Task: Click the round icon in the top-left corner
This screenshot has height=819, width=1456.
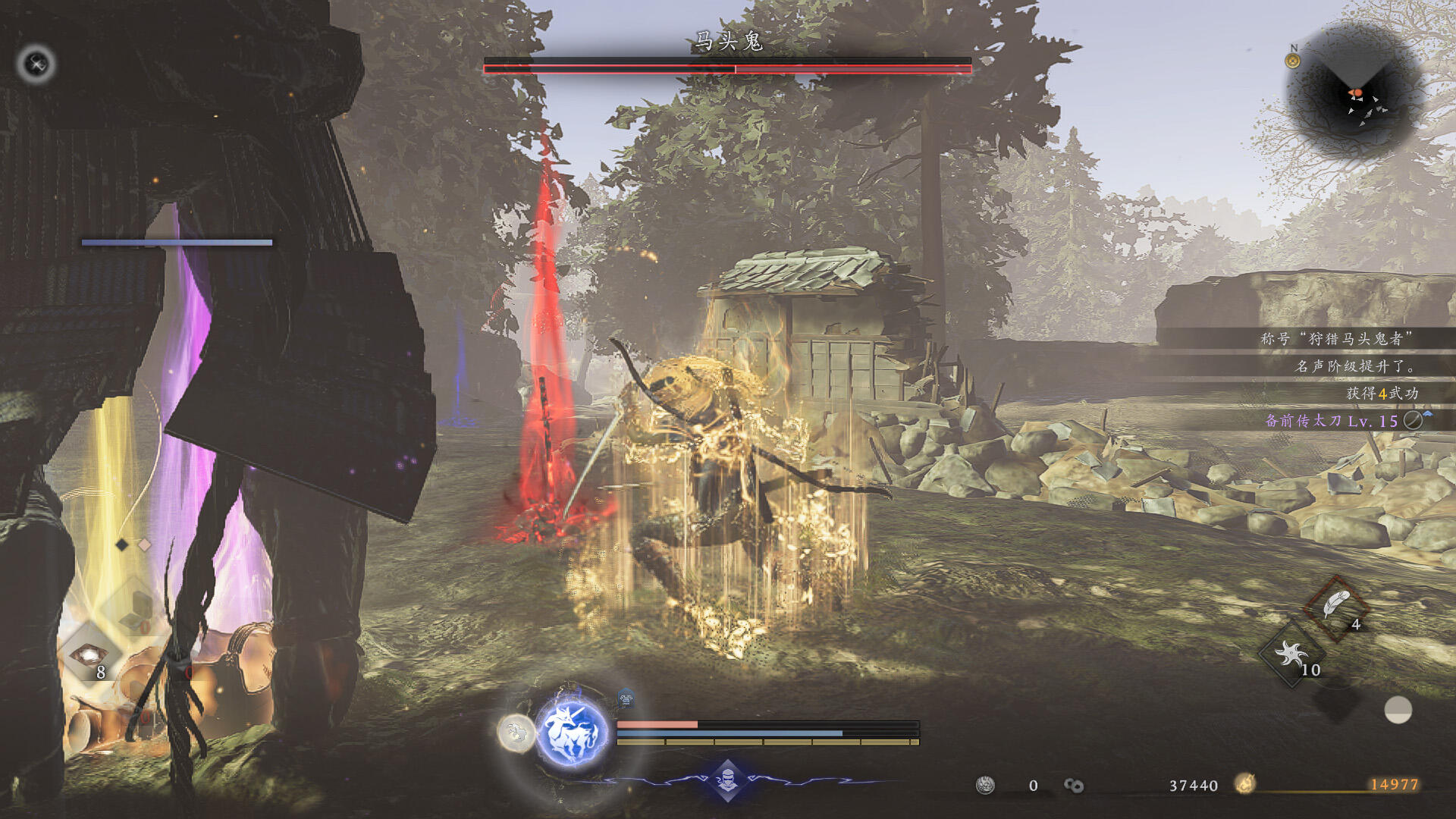Action: [36, 64]
